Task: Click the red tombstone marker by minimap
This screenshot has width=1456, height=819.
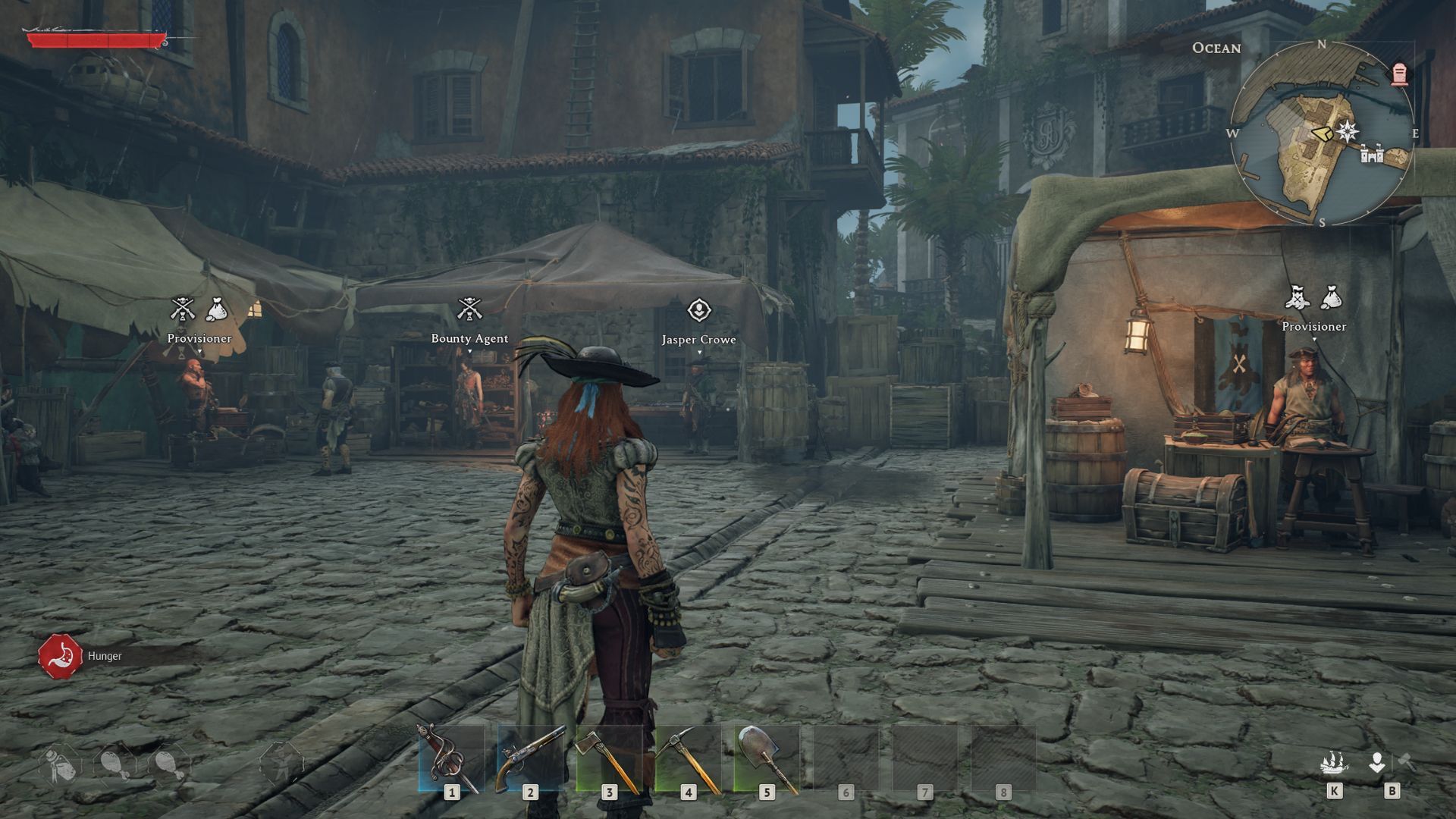Action: [1399, 74]
